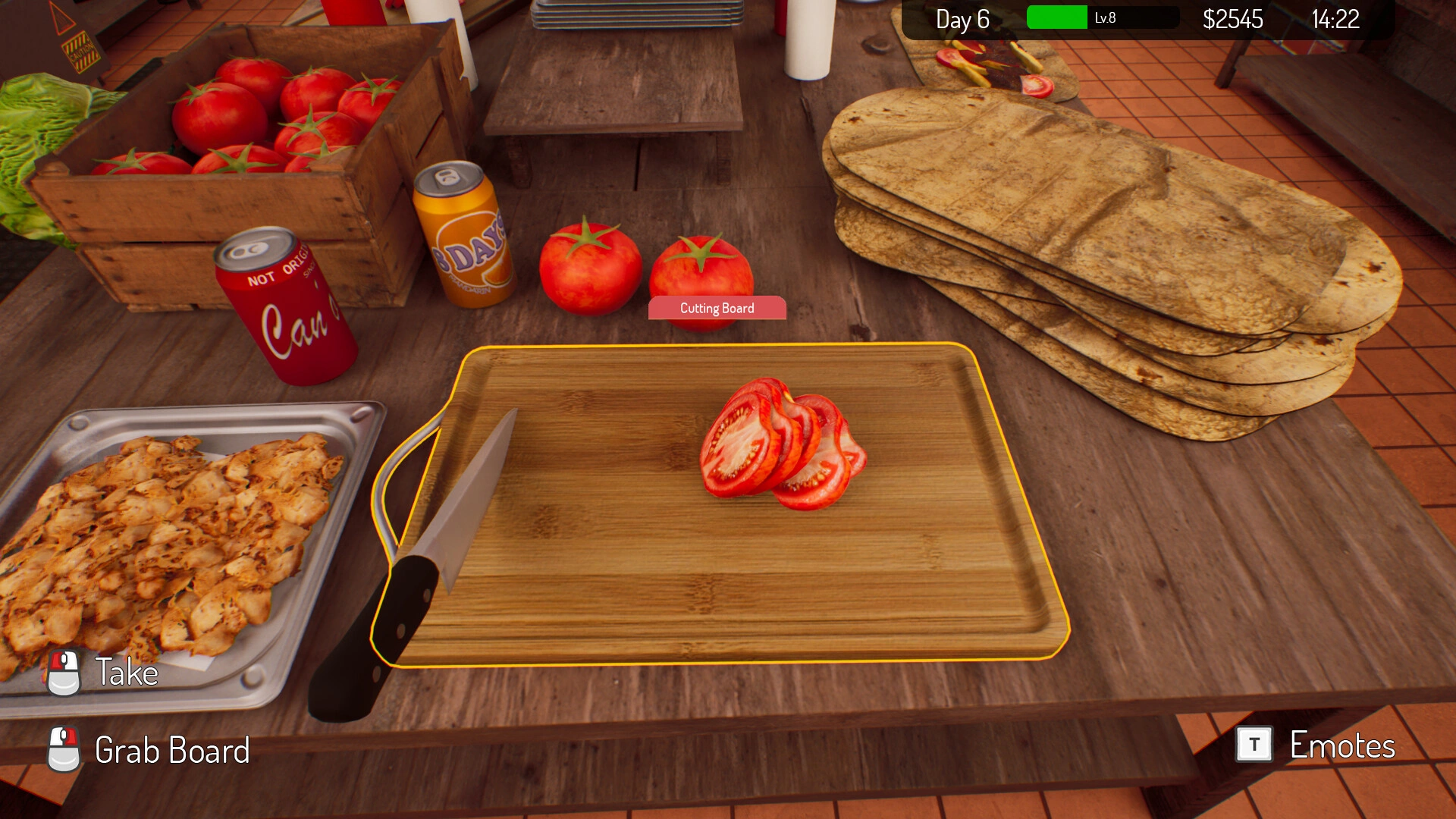The height and width of the screenshot is (819, 1456).
Task: Click the clock showing 14:22
Action: 1338,20
